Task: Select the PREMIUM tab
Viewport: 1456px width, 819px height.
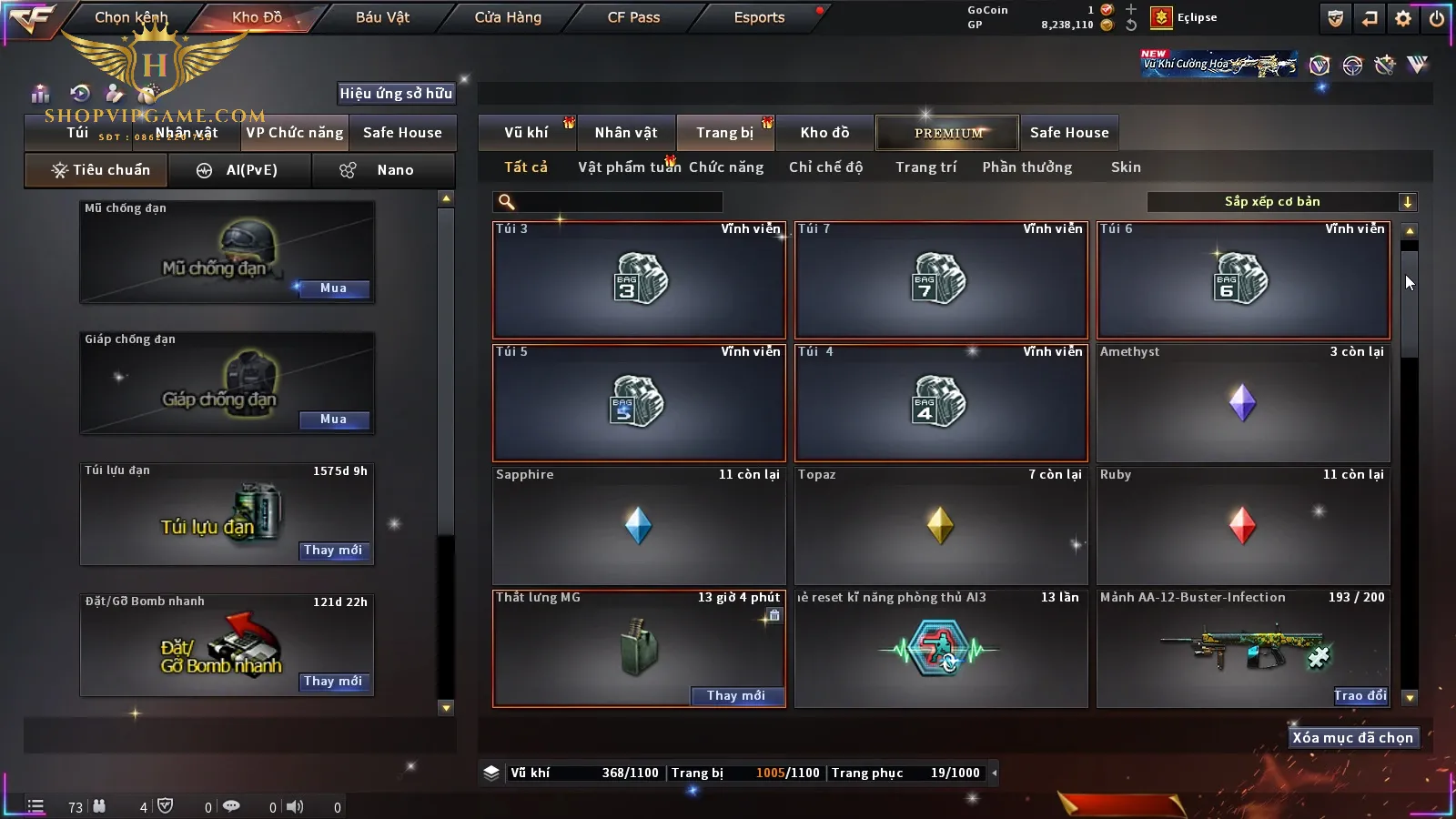Action: pyautogui.click(x=948, y=133)
